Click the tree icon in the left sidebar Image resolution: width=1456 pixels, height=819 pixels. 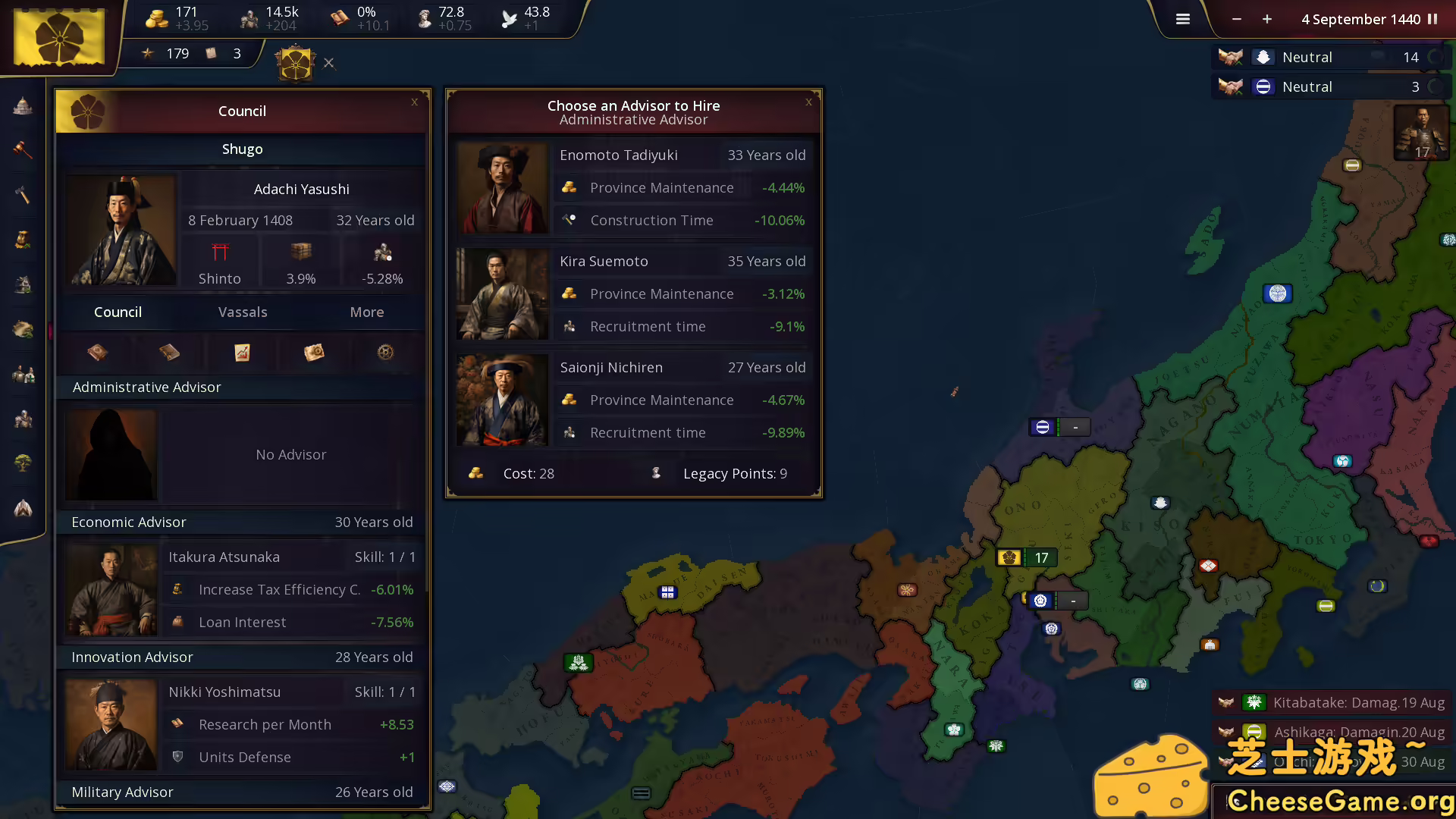[x=22, y=463]
